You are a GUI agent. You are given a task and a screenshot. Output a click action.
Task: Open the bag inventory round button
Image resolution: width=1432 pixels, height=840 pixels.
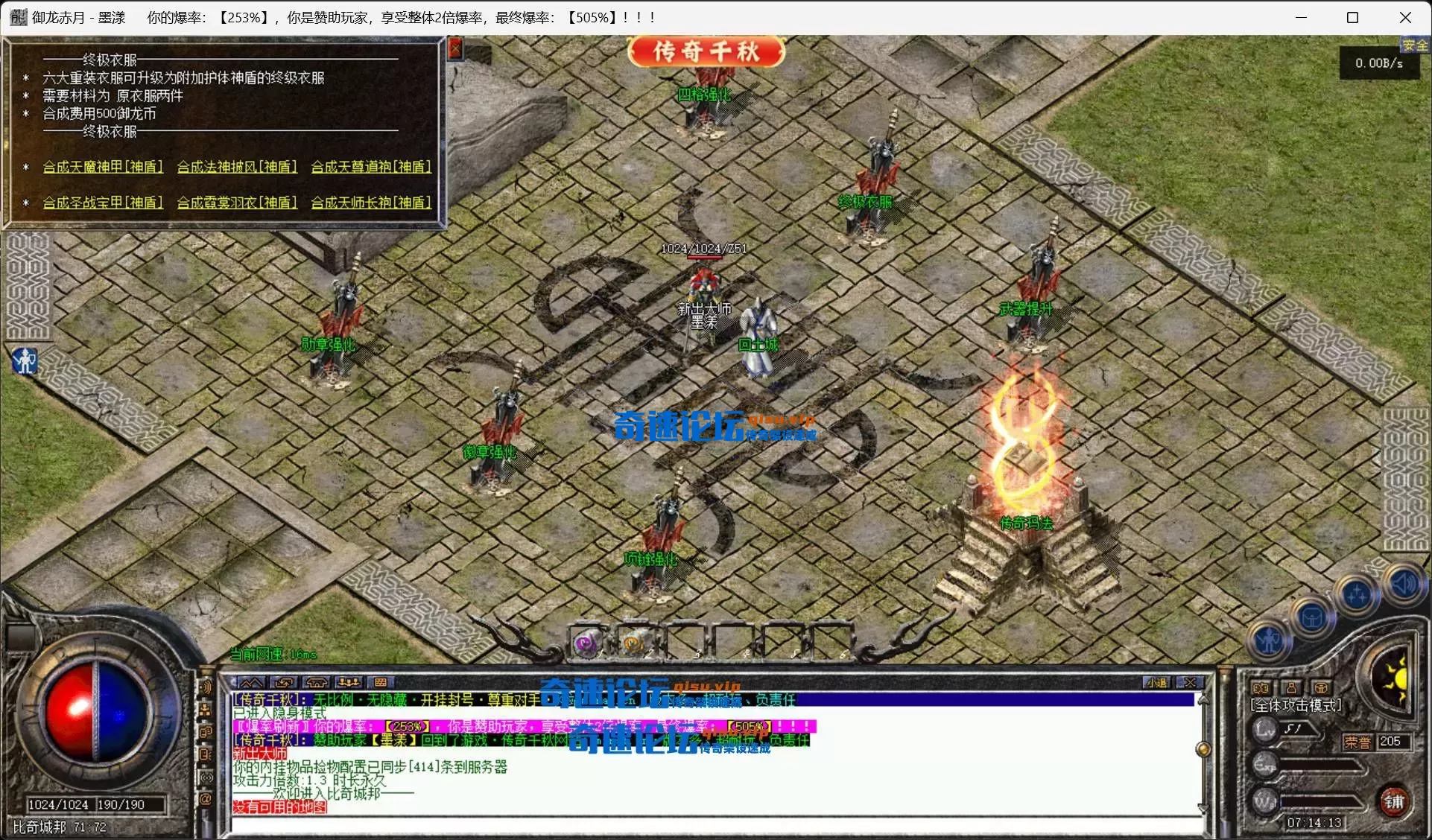[x=1312, y=617]
